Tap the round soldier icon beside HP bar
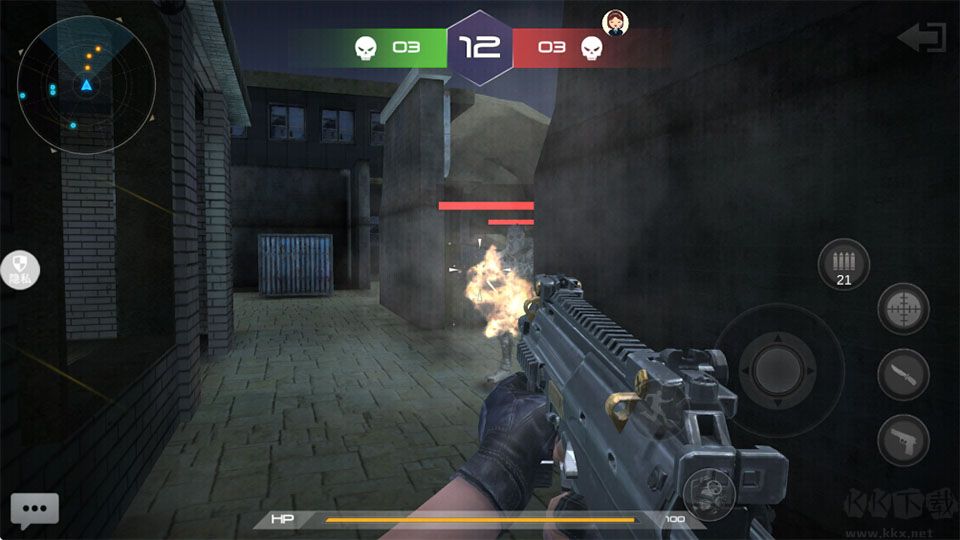 pyautogui.click(x=709, y=493)
